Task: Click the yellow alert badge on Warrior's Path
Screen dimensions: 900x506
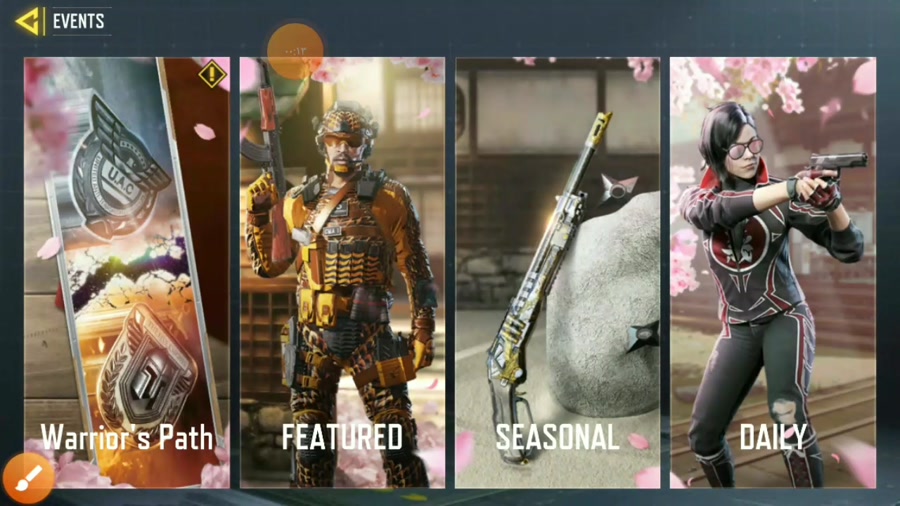Action: click(212, 74)
